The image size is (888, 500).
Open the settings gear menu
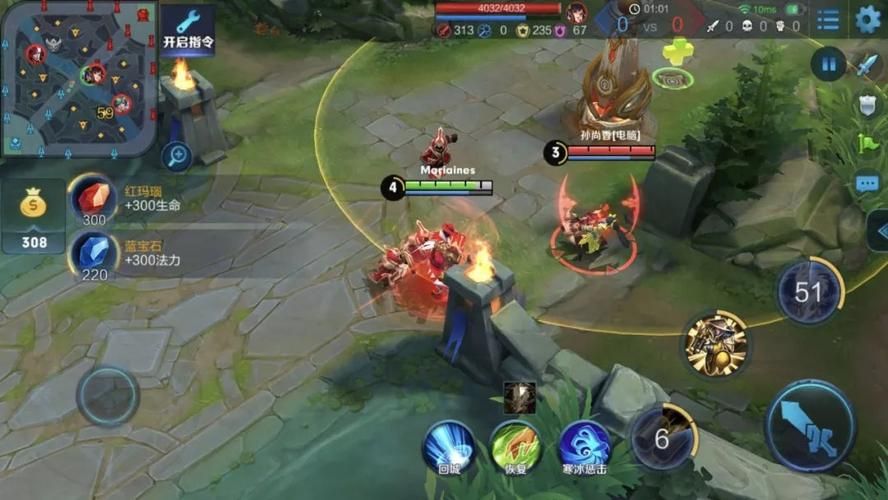coord(868,19)
